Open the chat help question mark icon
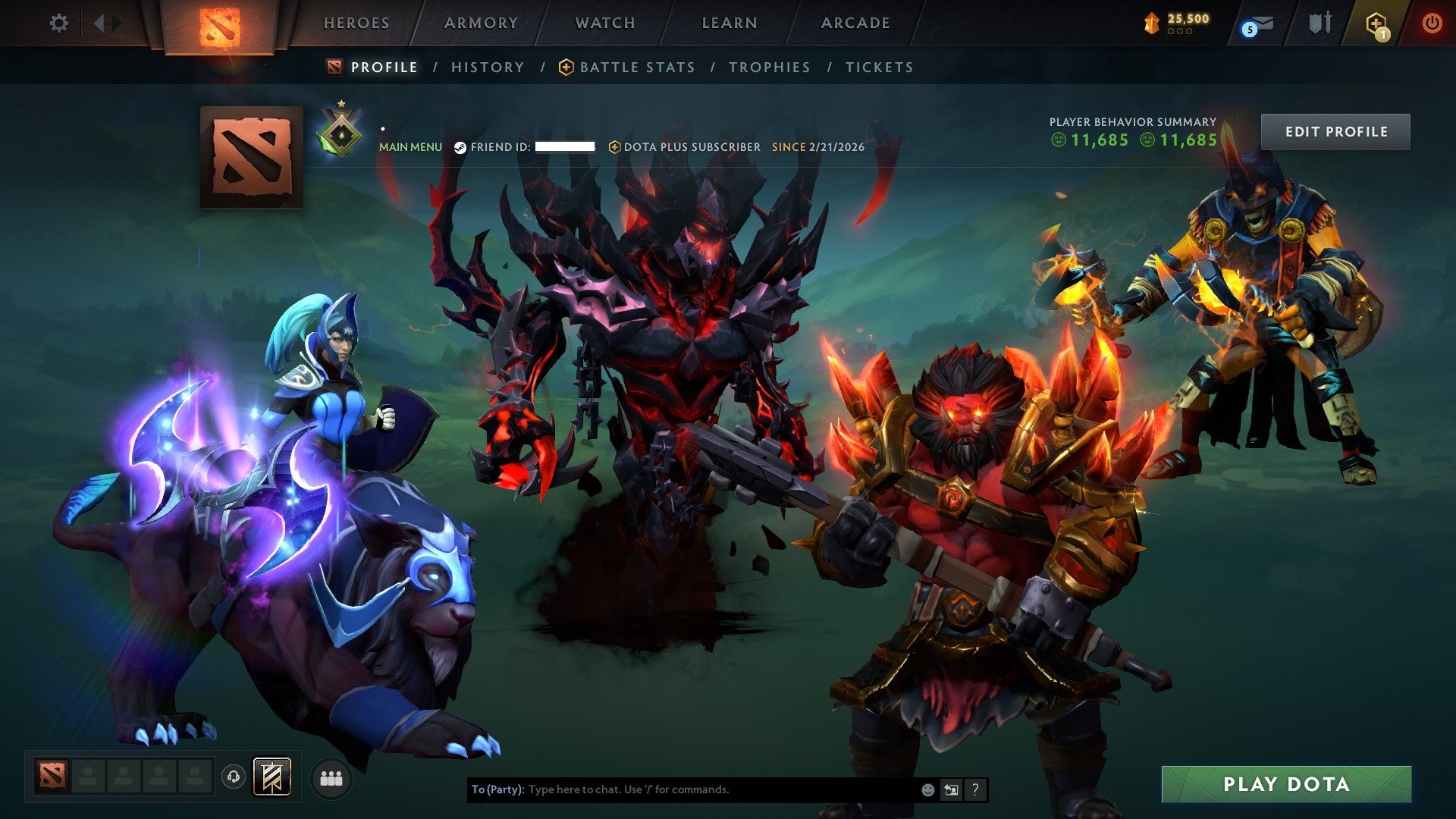Image resolution: width=1456 pixels, height=819 pixels. (974, 789)
